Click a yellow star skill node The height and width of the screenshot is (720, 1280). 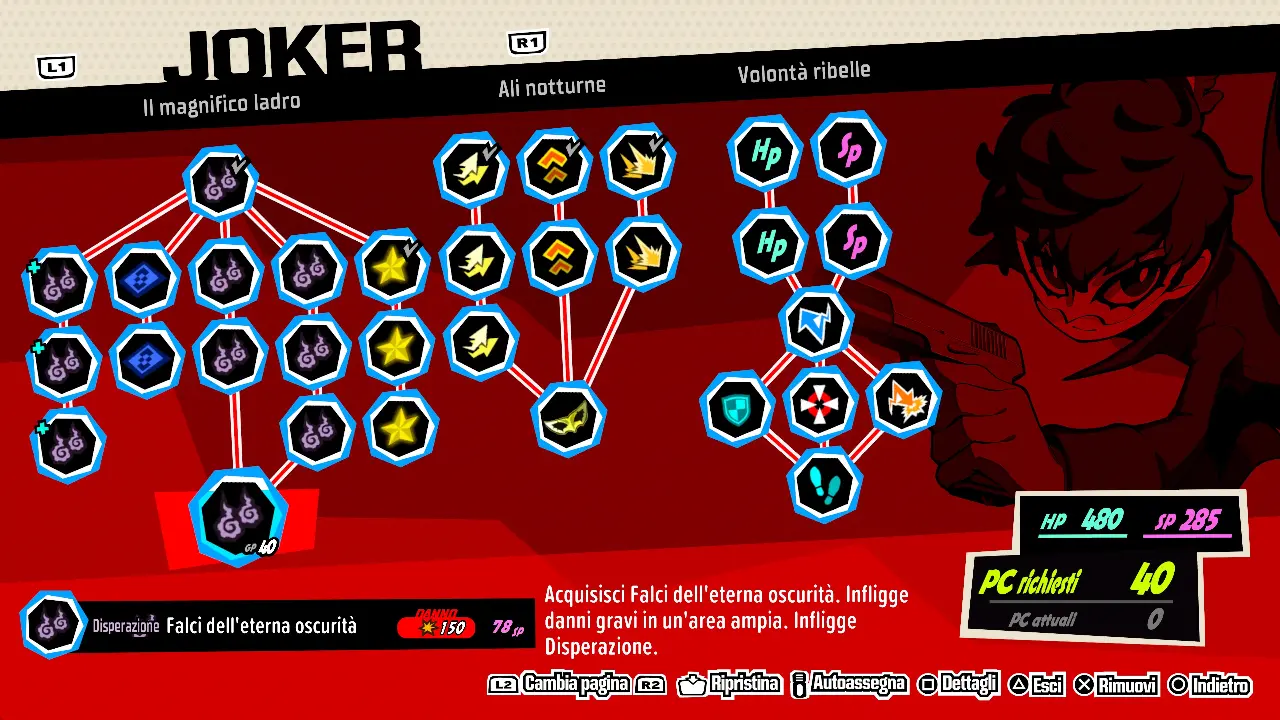[x=394, y=347]
